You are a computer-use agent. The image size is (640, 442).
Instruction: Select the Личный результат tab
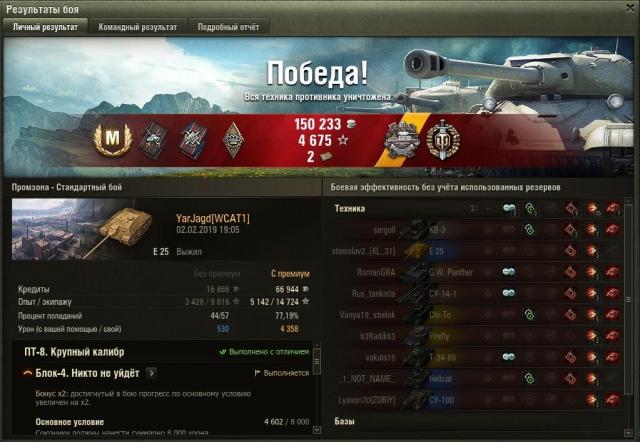[x=45, y=28]
